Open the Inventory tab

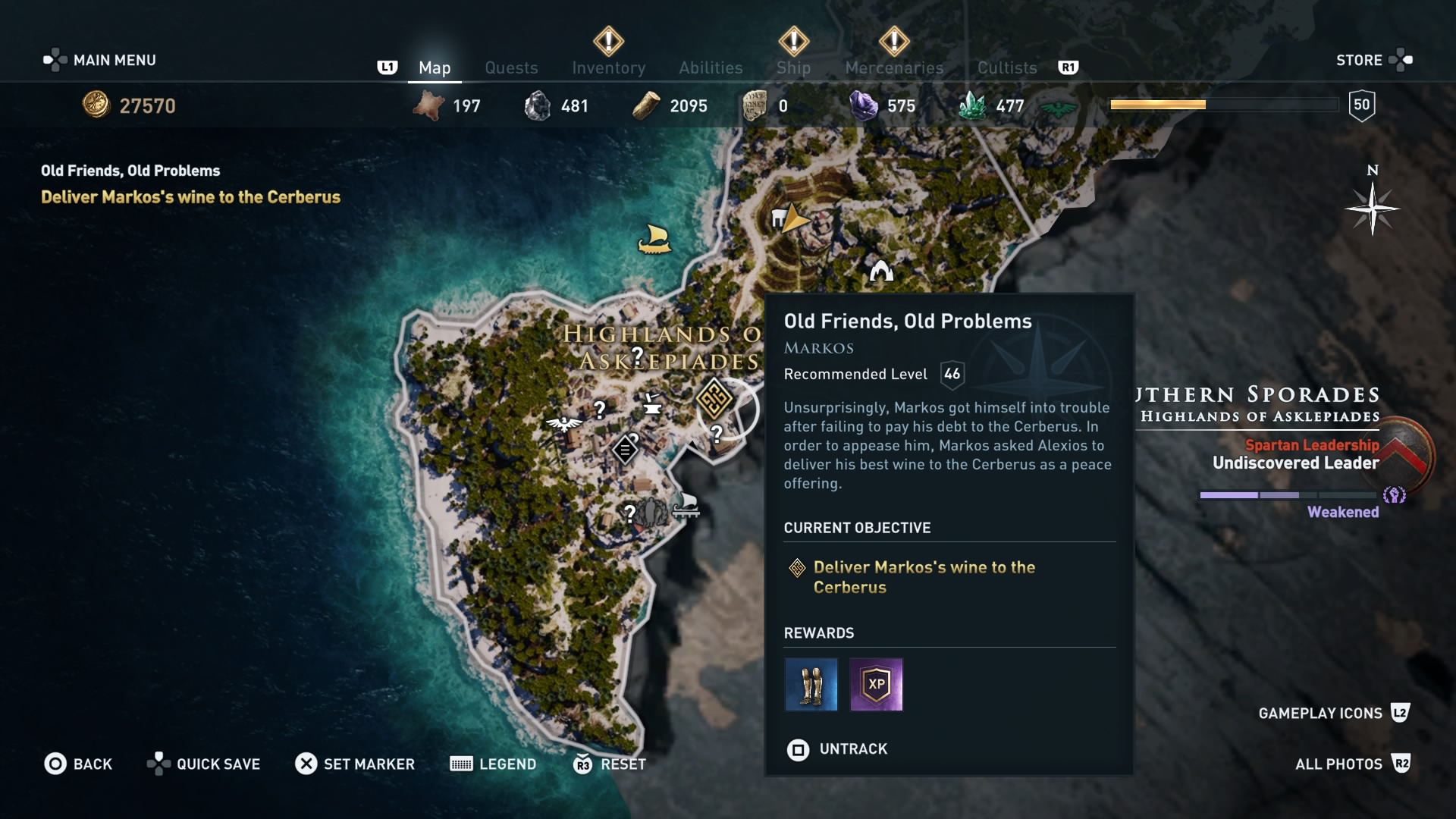click(x=607, y=67)
